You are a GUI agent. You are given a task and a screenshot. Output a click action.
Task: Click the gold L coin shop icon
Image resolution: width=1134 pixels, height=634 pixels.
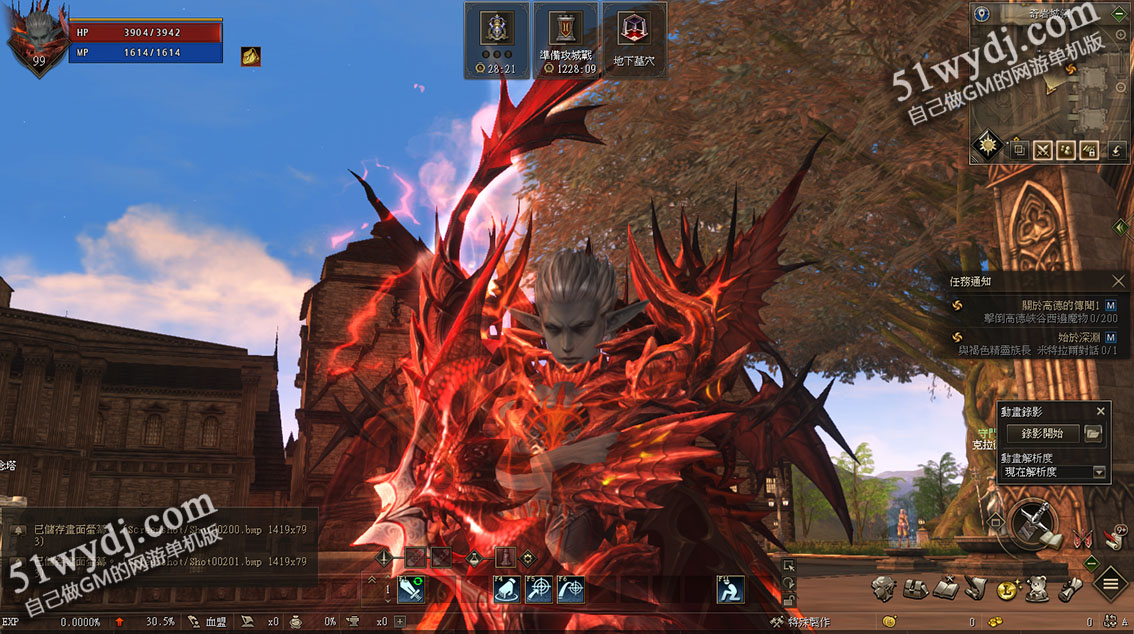tap(1007, 590)
